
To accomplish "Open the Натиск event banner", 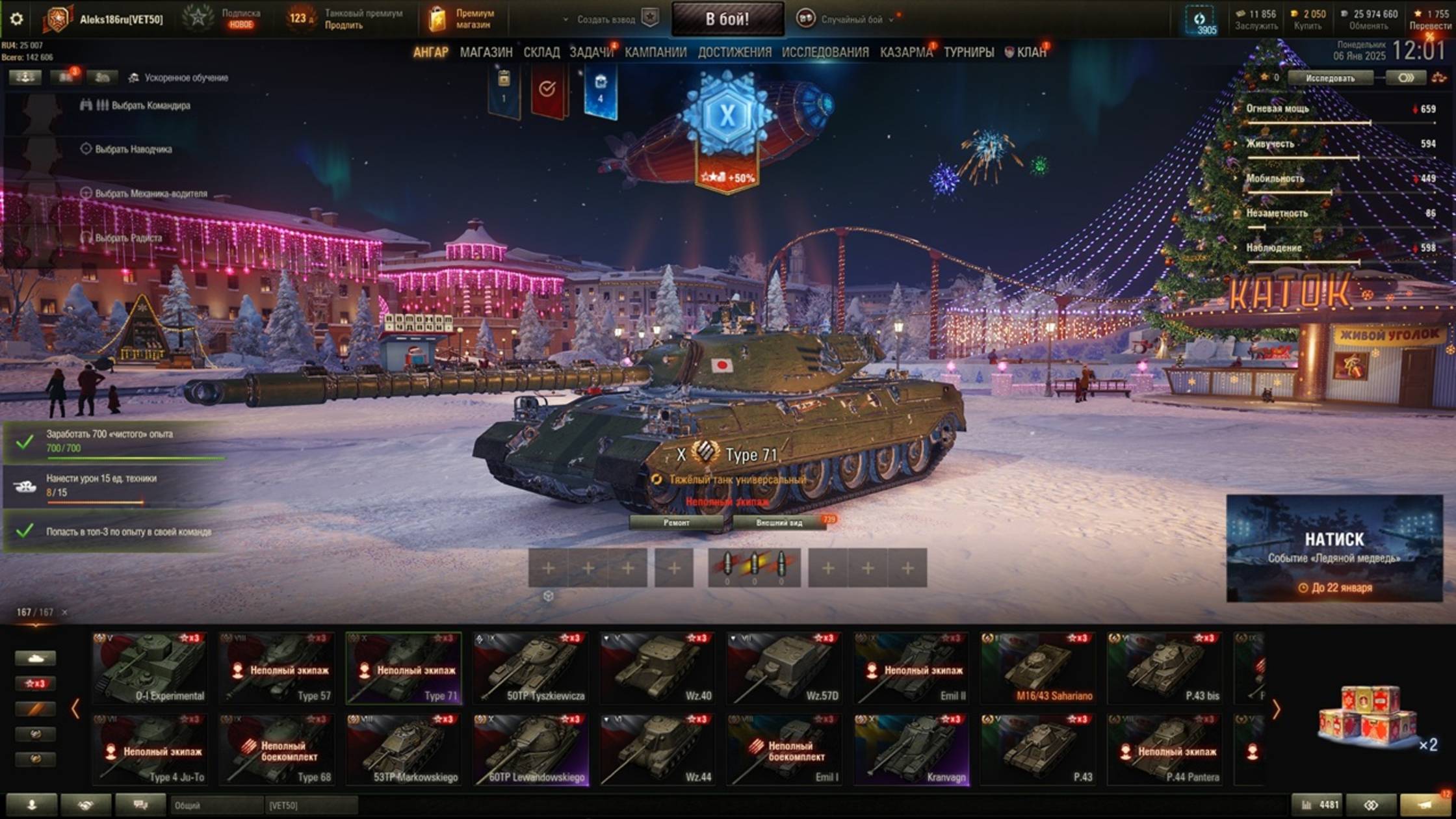I will coord(1334,549).
